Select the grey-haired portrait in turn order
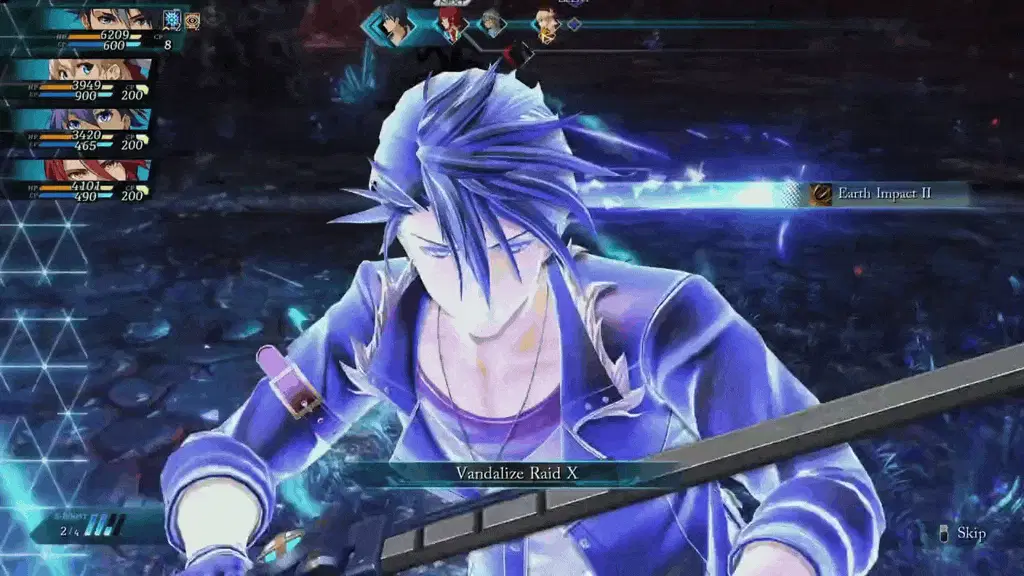Screen dimensions: 1024x576 (490, 22)
